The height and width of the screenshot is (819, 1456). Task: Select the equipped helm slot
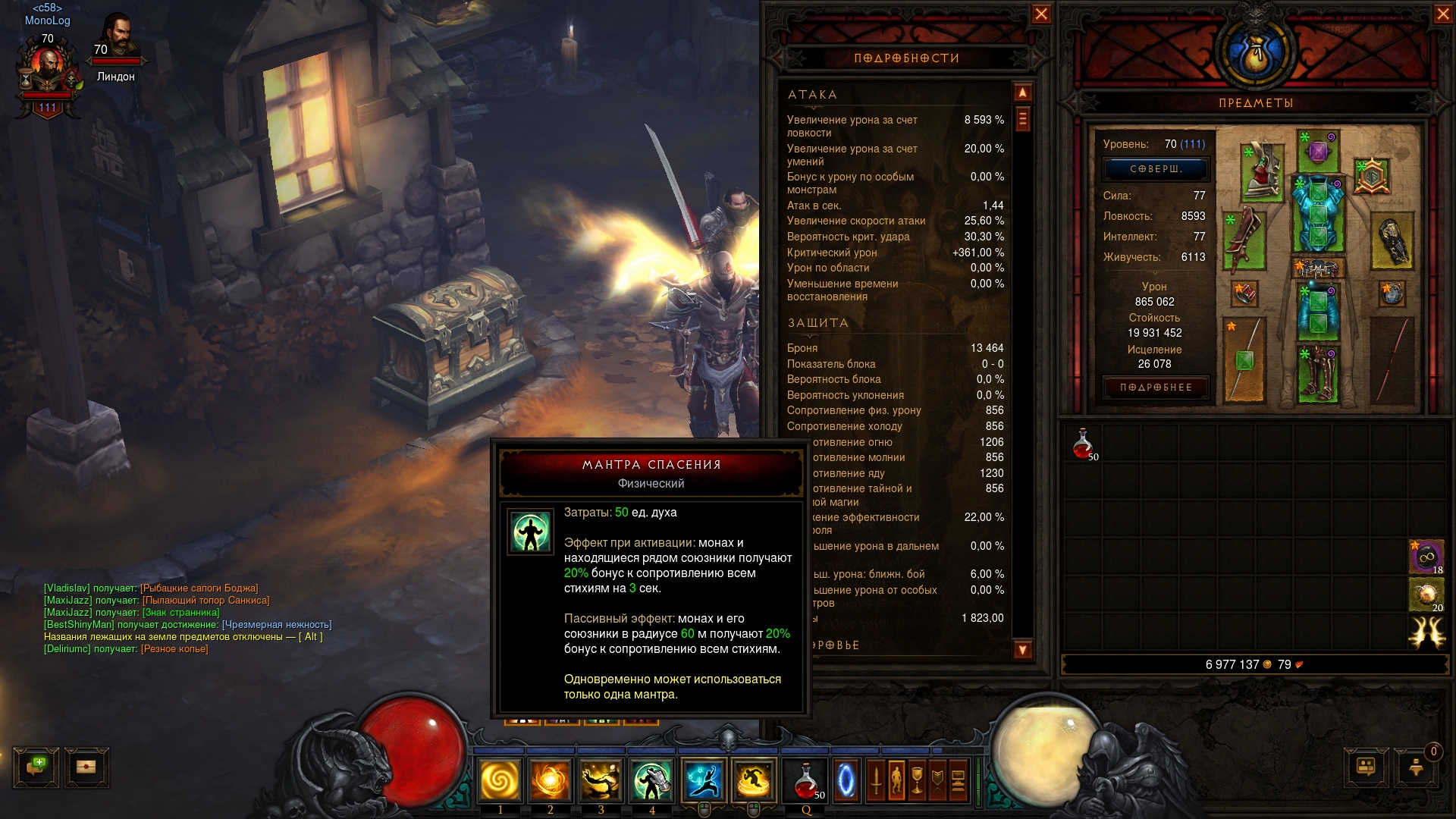tap(1318, 150)
